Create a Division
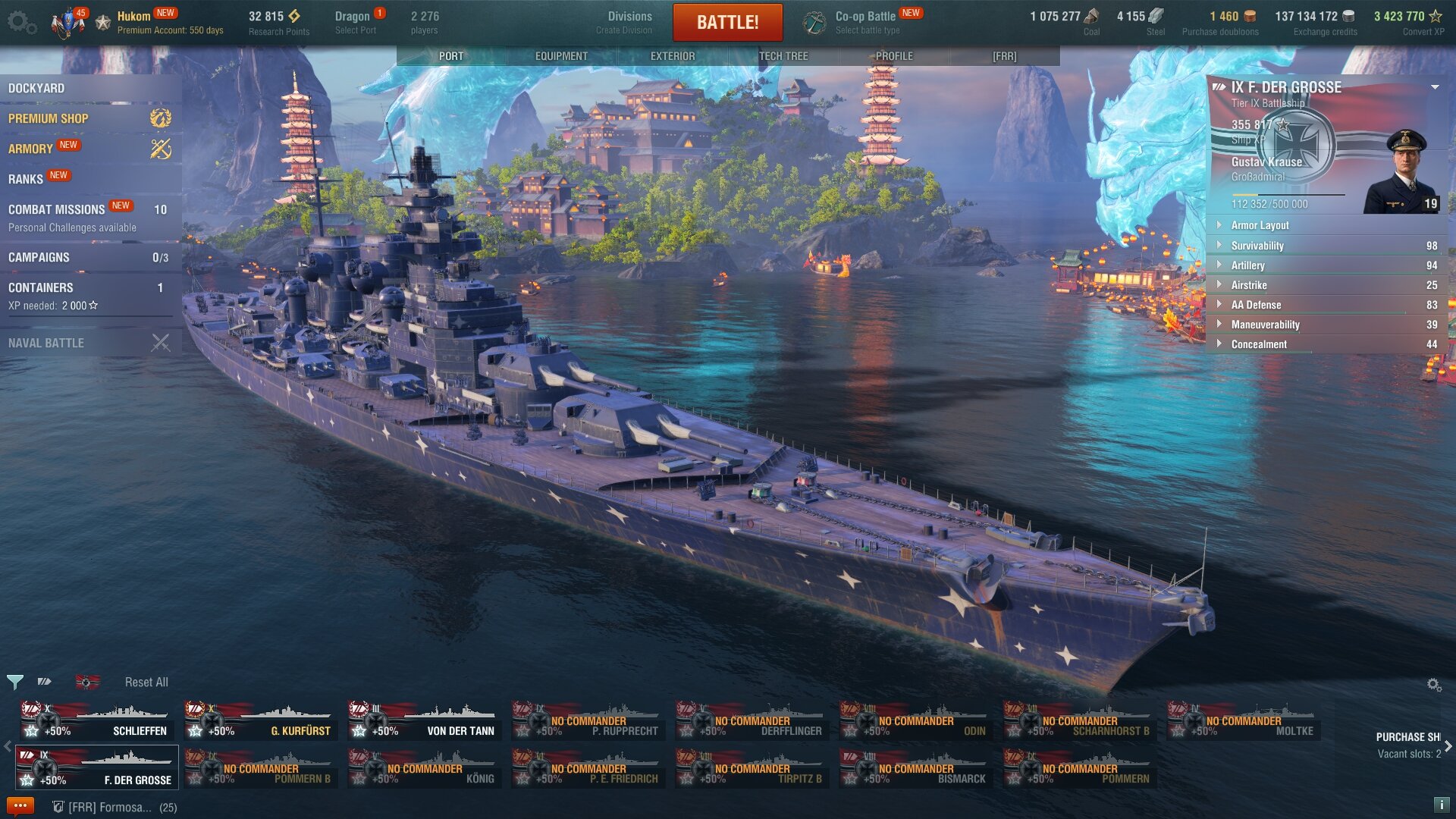Image resolution: width=1456 pixels, height=819 pixels. pyautogui.click(x=629, y=22)
